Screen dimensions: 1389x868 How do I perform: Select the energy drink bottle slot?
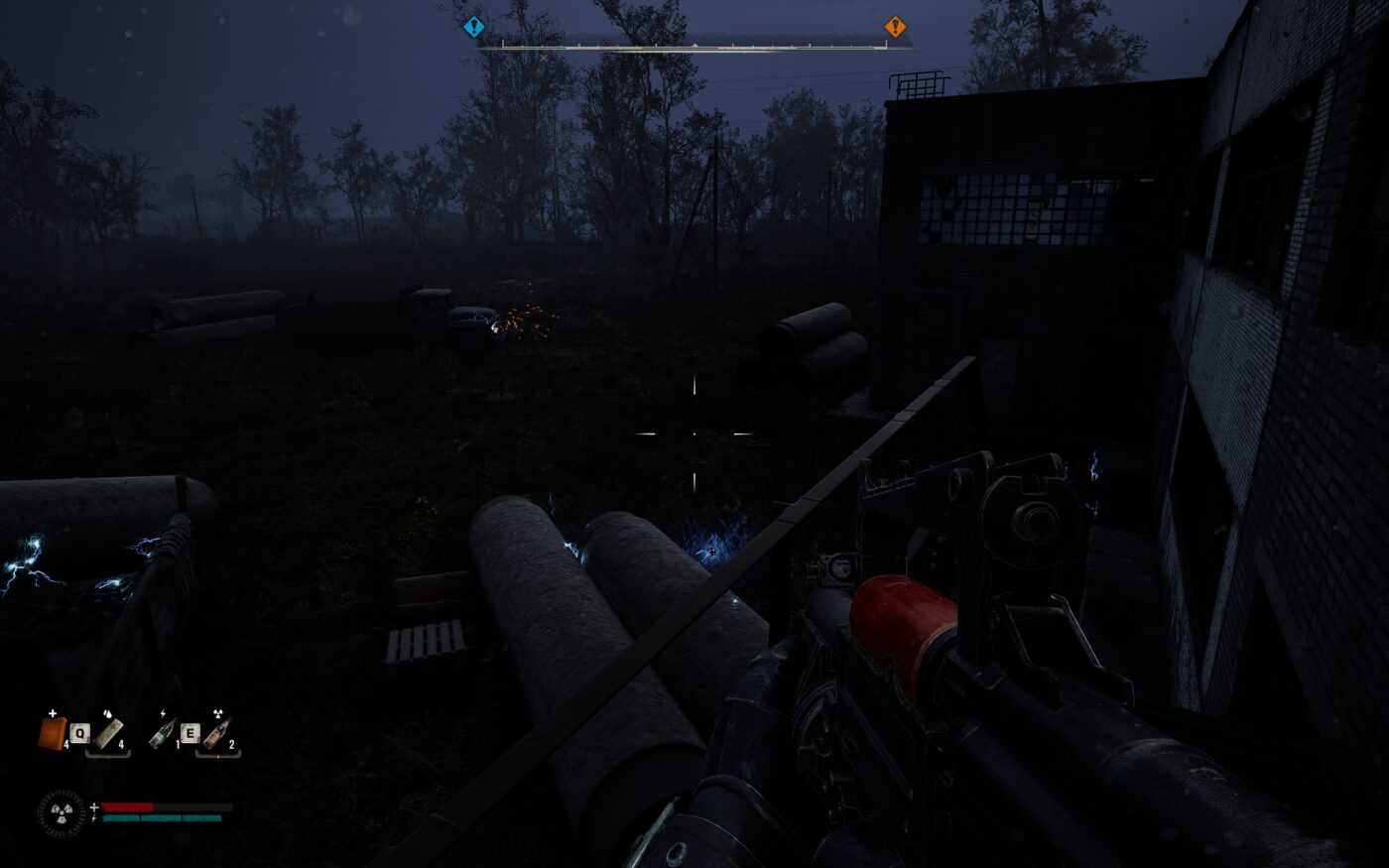click(163, 733)
